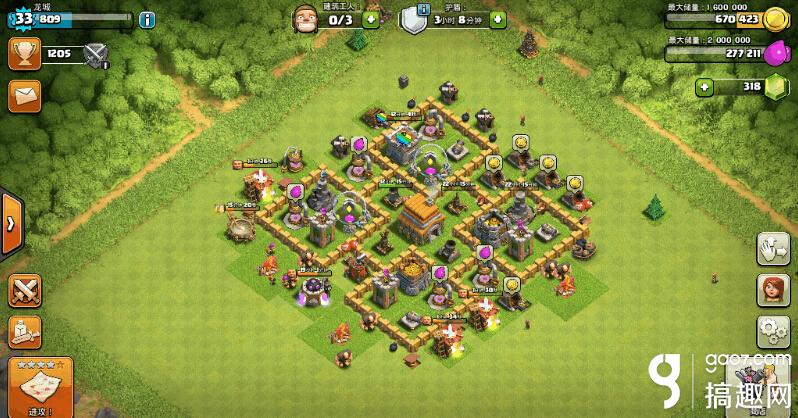798x418 pixels.
Task: Buy more gems with the plus button
Action: click(705, 87)
